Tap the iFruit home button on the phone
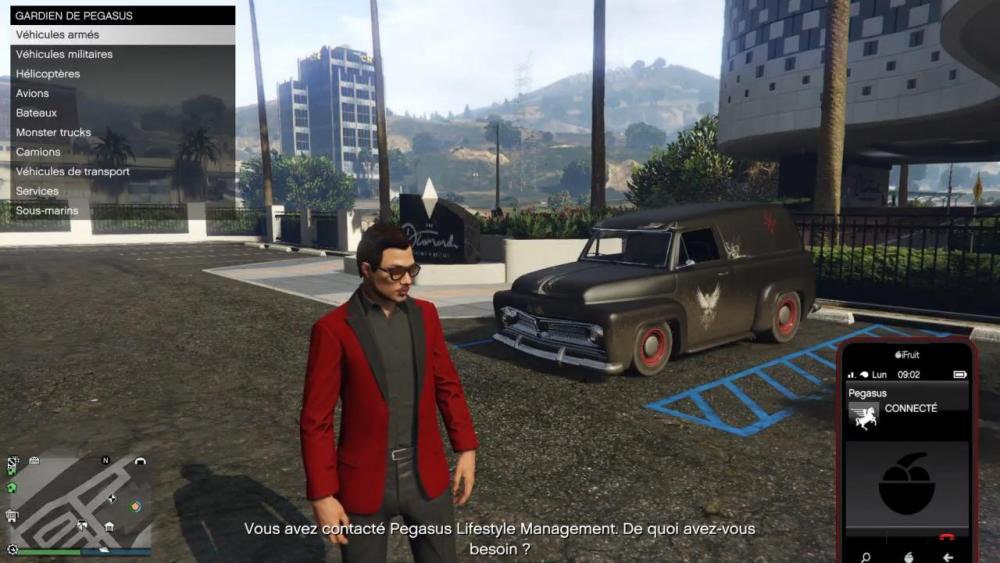 (908, 557)
